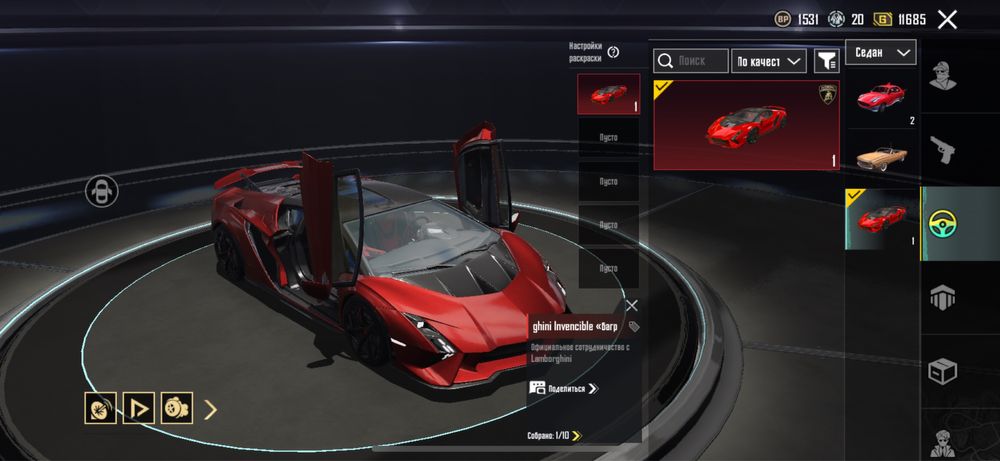Select the steering wheel vehicles tab

[942, 223]
